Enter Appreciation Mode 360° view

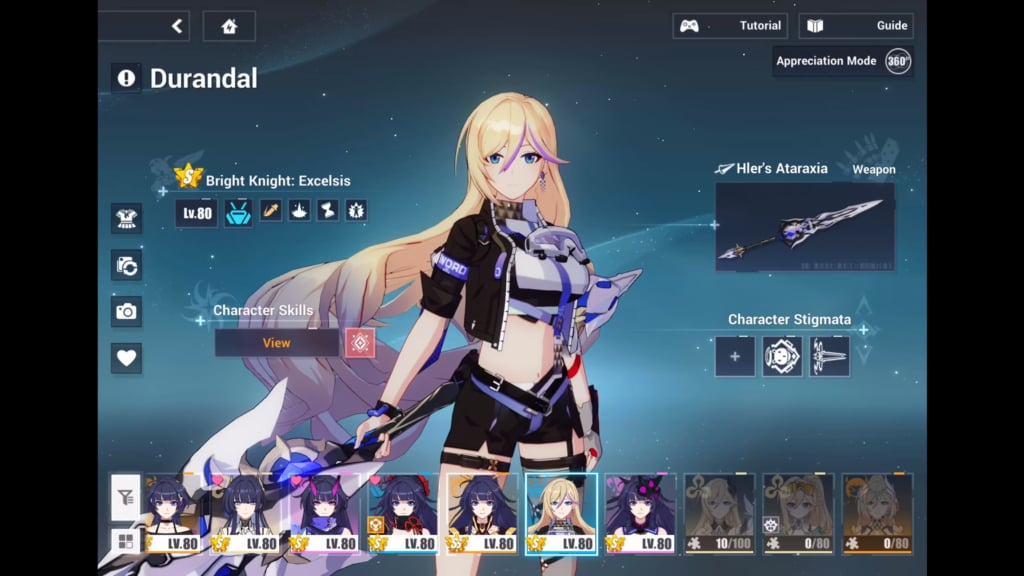click(x=843, y=61)
